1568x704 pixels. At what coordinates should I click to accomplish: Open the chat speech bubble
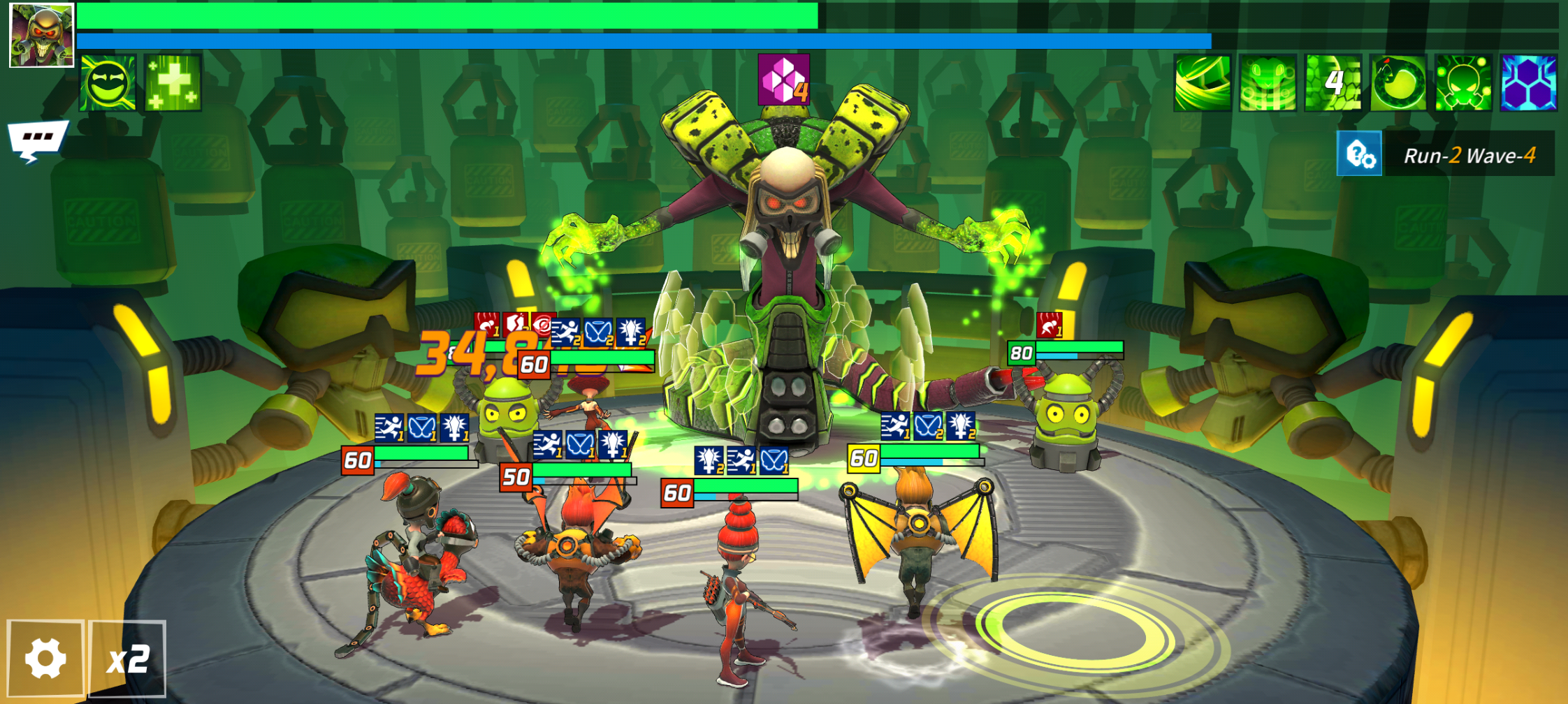click(38, 138)
